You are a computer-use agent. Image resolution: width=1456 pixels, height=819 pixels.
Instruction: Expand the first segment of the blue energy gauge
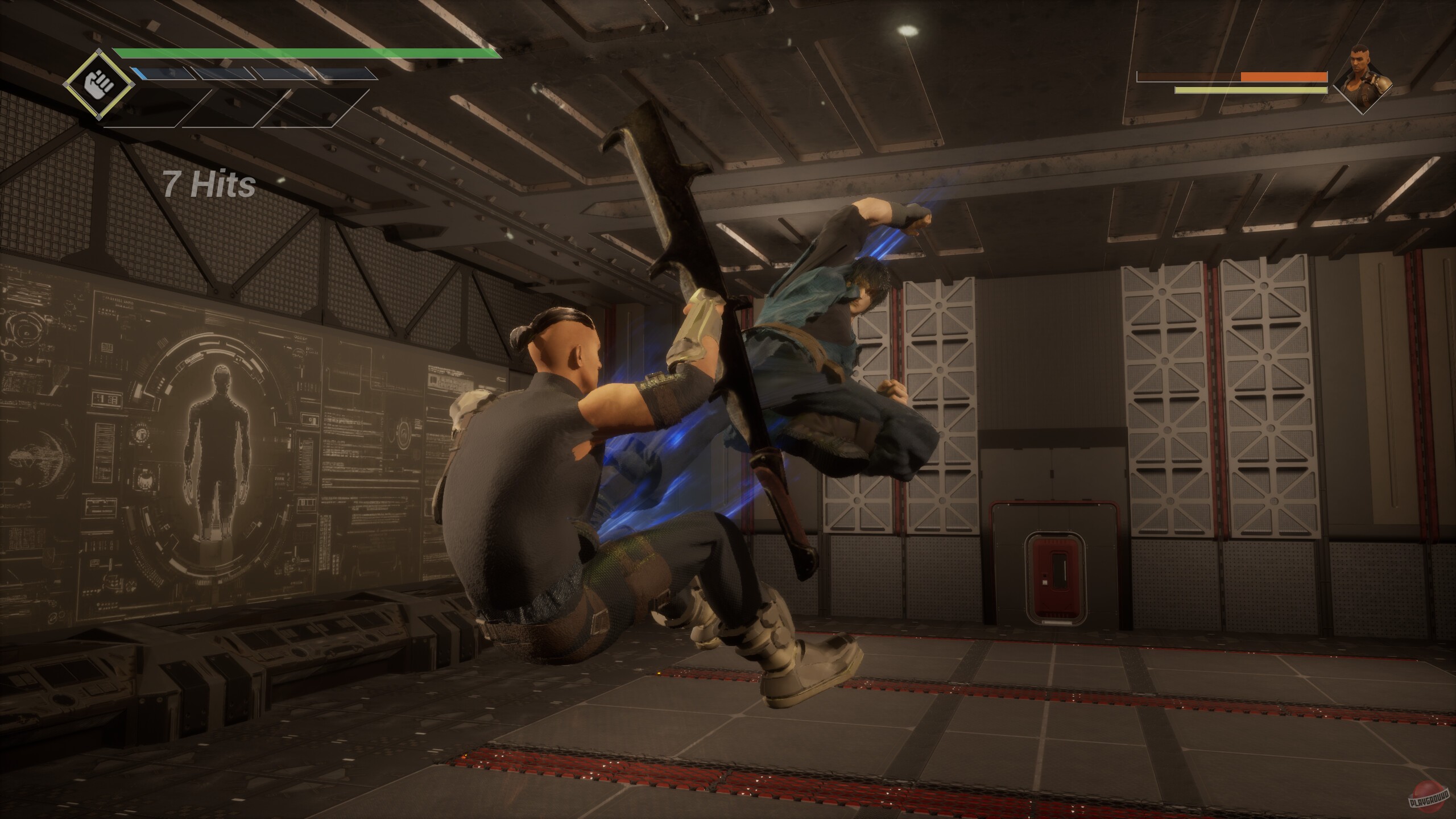(162, 74)
